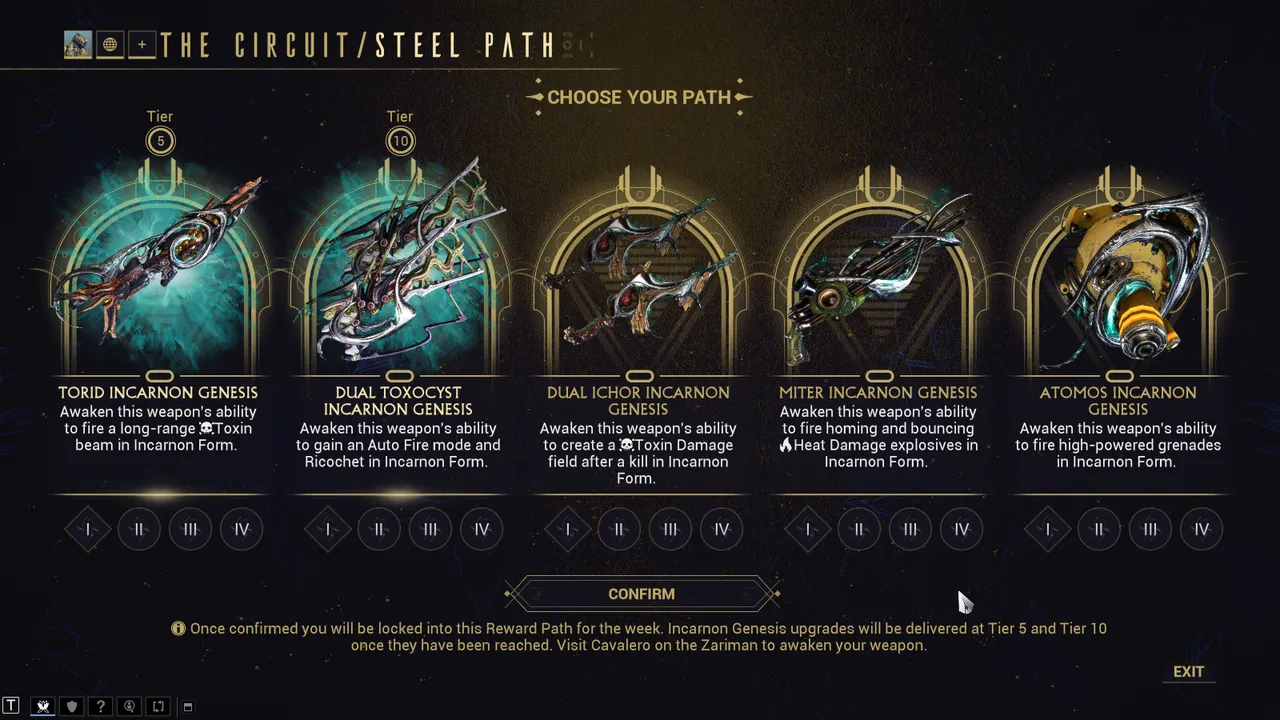Click the left arrow beside the Confirm button
The width and height of the screenshot is (1280, 720).
tap(510, 594)
